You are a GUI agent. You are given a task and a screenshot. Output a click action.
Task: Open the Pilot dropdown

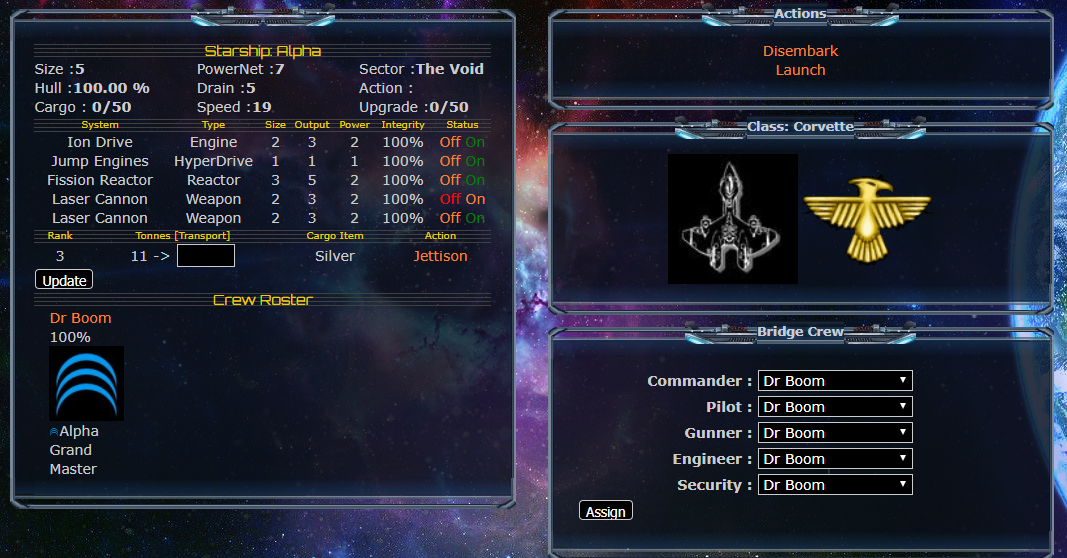[x=835, y=407]
